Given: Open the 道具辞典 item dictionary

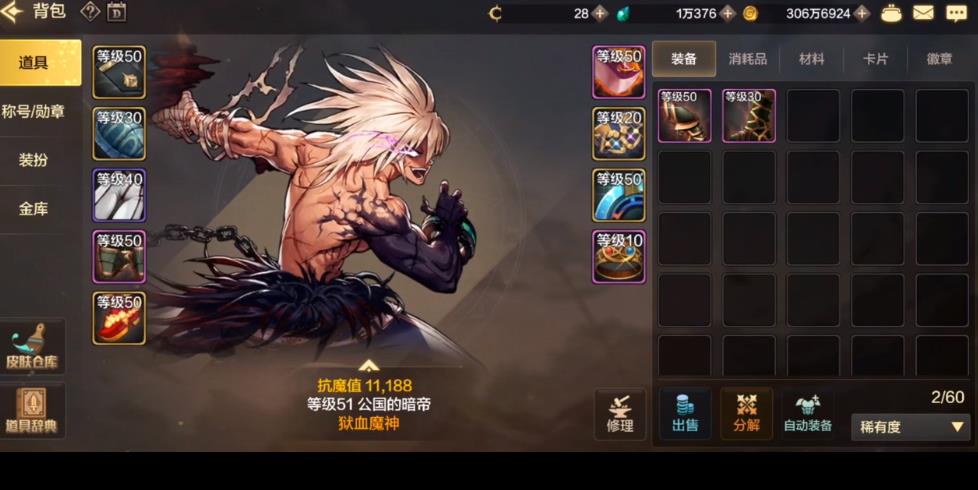Looking at the screenshot, I should coord(33,411).
